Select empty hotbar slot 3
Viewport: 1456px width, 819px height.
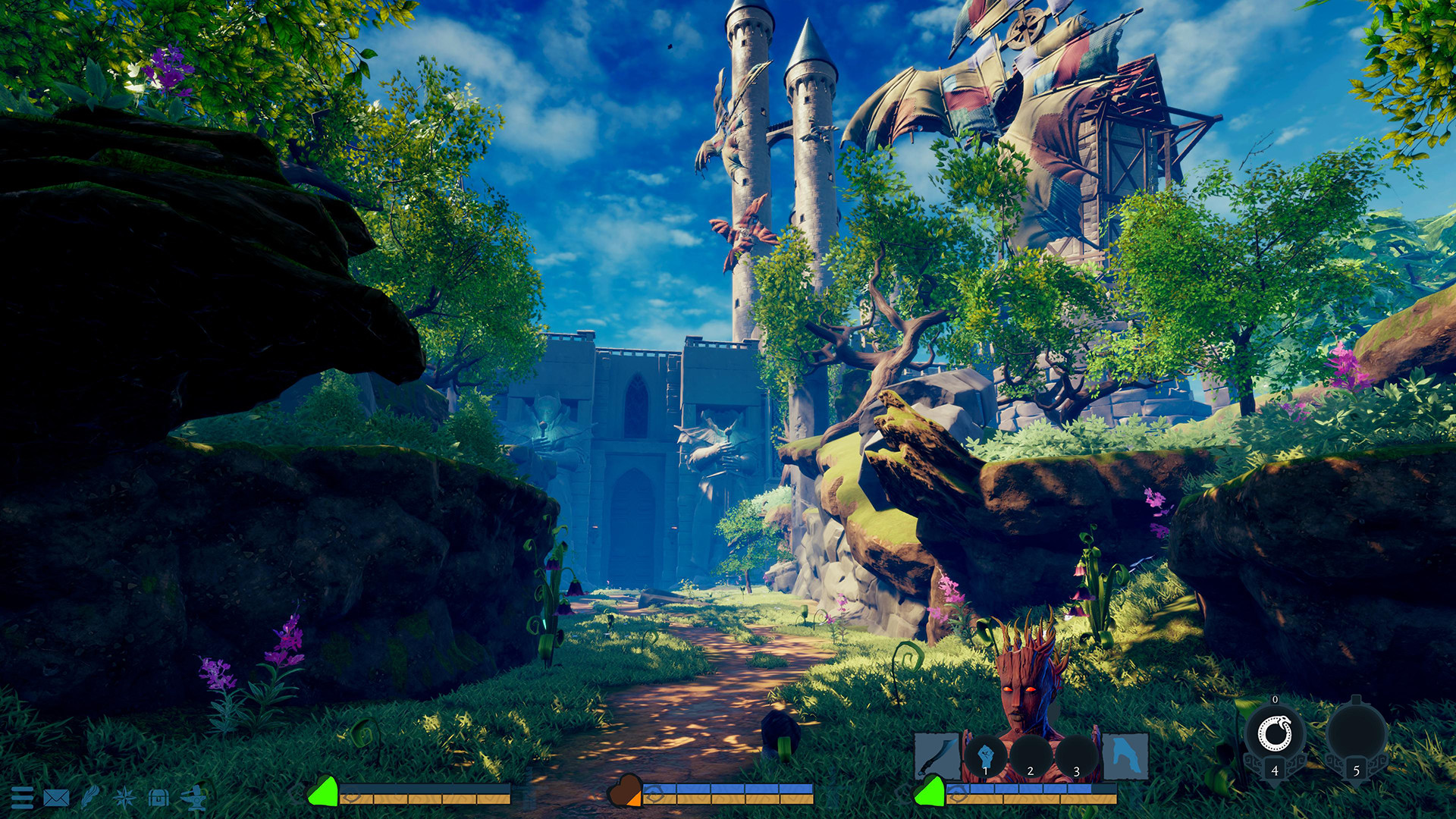click(x=1076, y=755)
